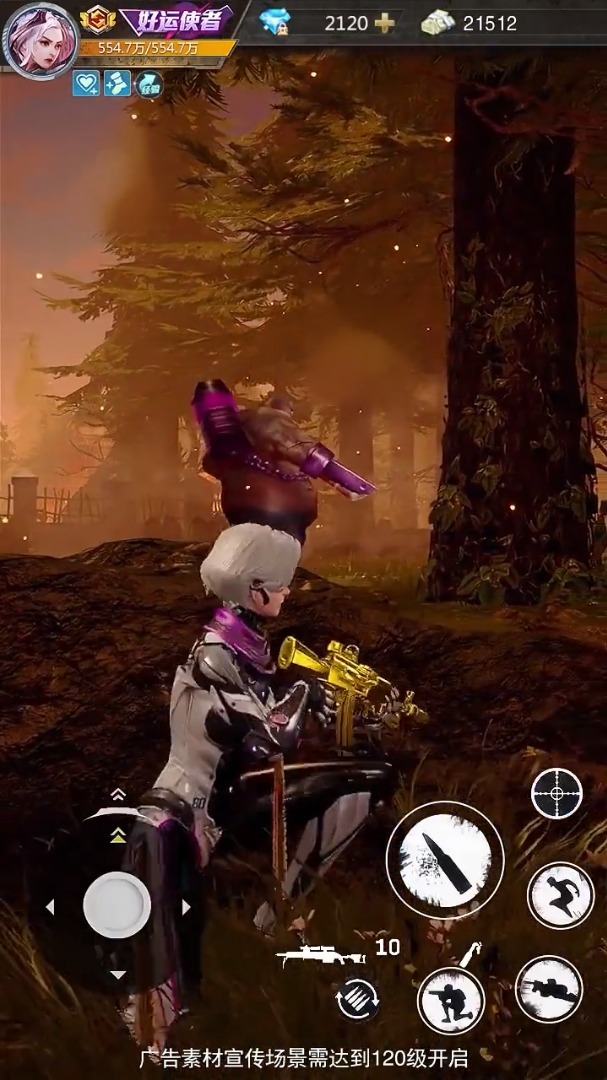The width and height of the screenshot is (607, 1080).
Task: Tap the joystick down arrow
Action: tap(117, 974)
